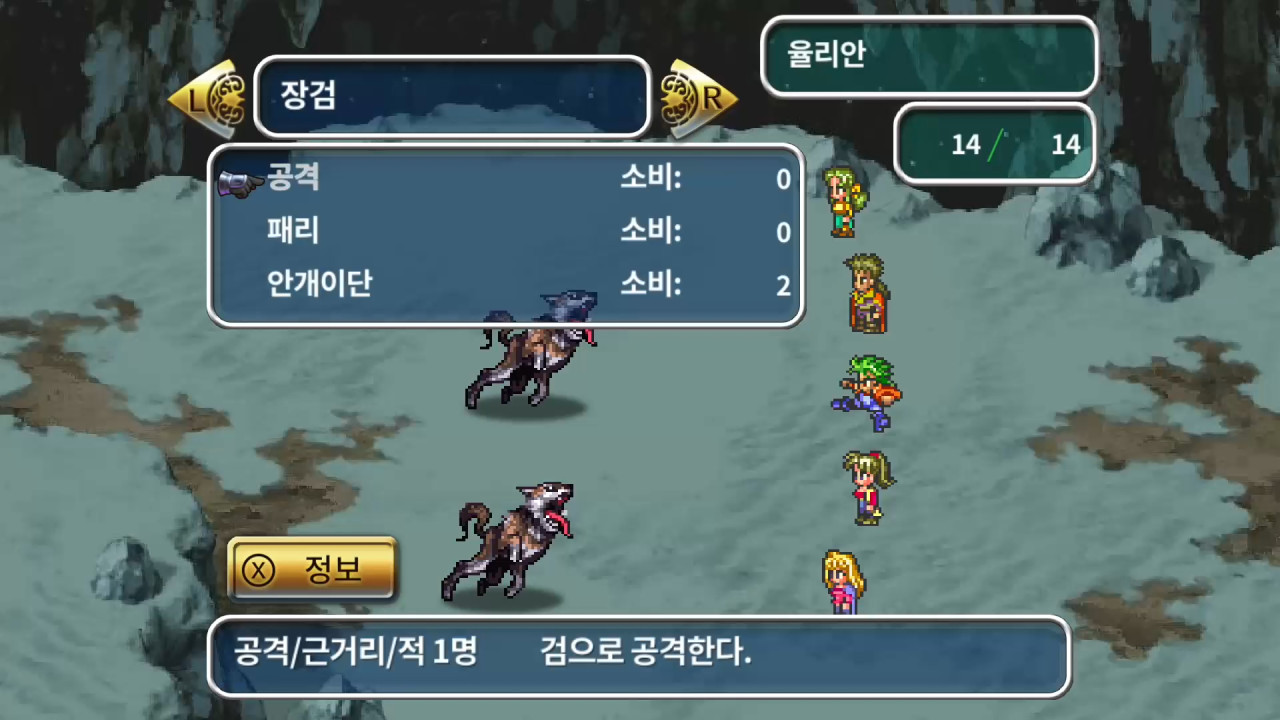Expand the right weapon arrow
The height and width of the screenshot is (720, 1280).
coord(700,97)
